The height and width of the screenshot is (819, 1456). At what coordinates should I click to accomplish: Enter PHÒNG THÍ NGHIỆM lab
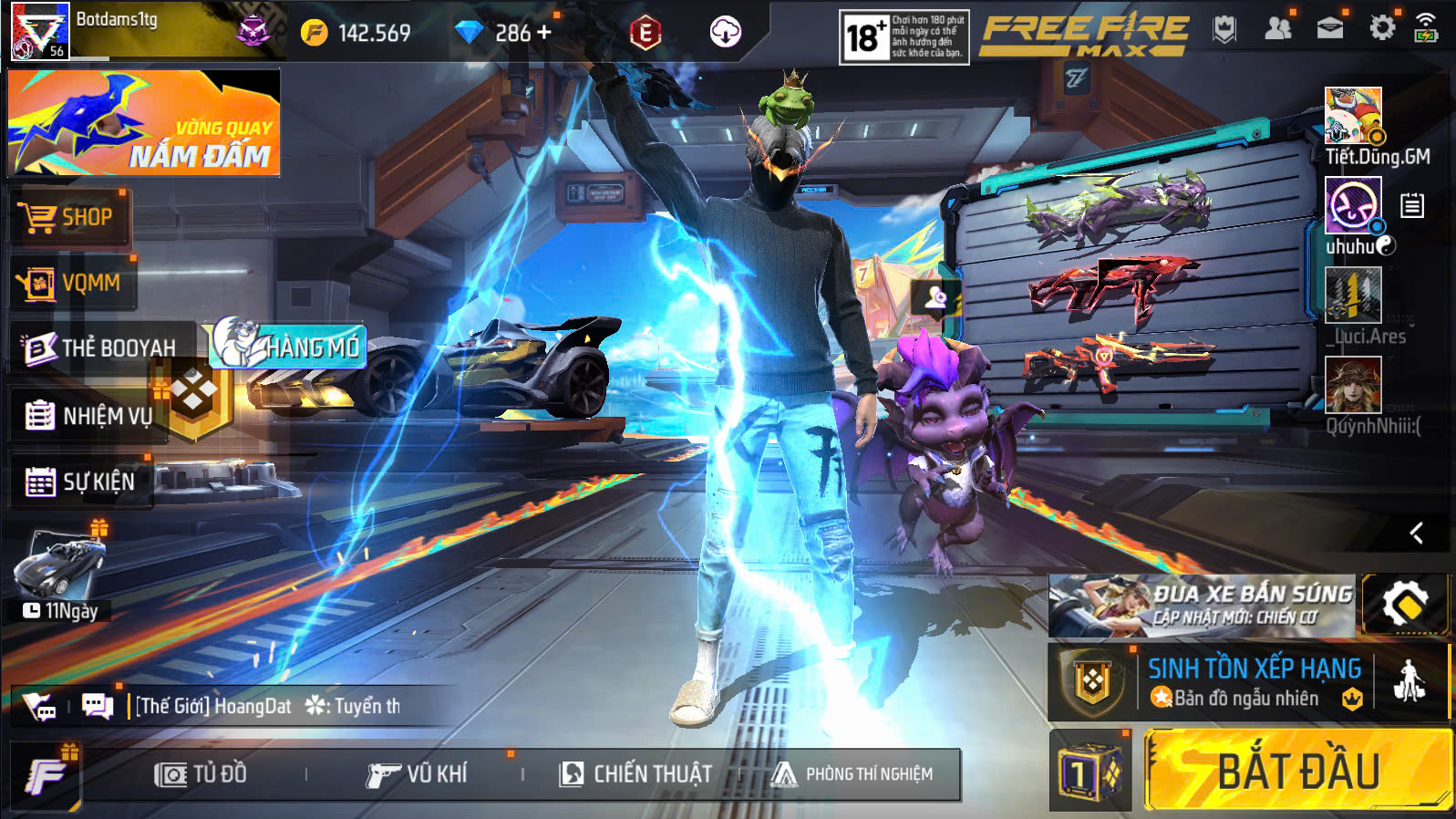coord(852,774)
